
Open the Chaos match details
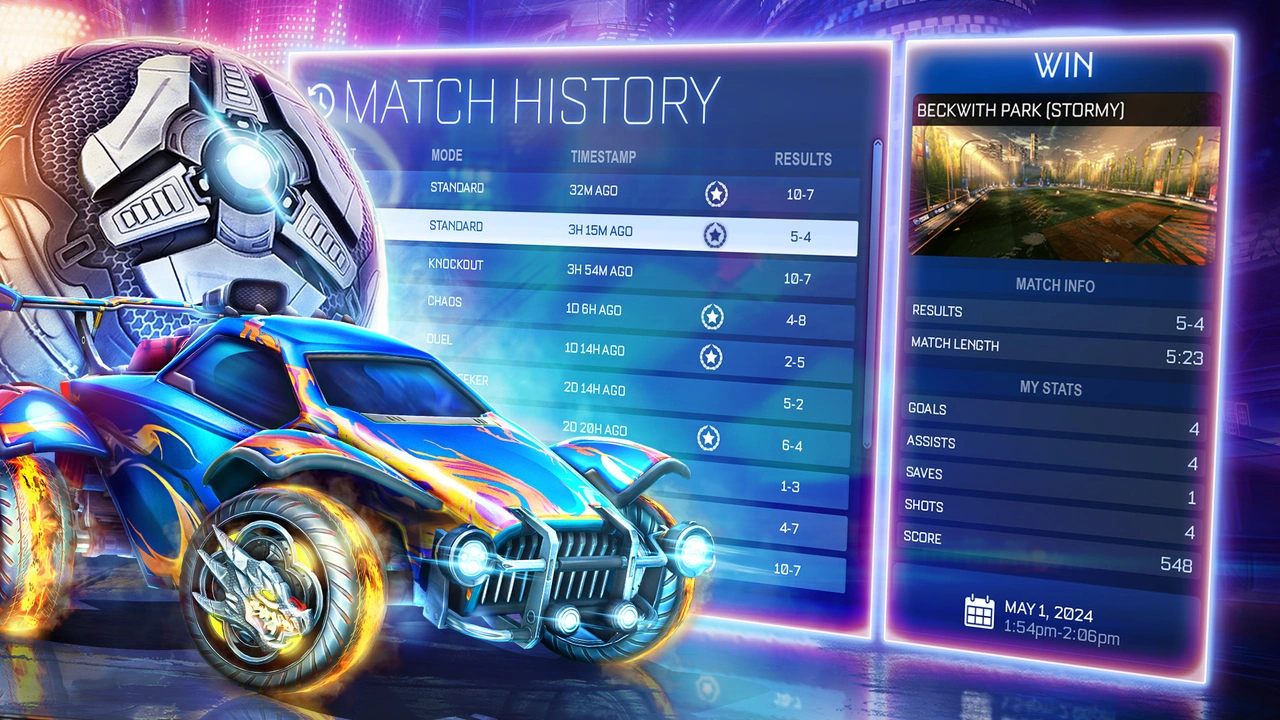600,310
